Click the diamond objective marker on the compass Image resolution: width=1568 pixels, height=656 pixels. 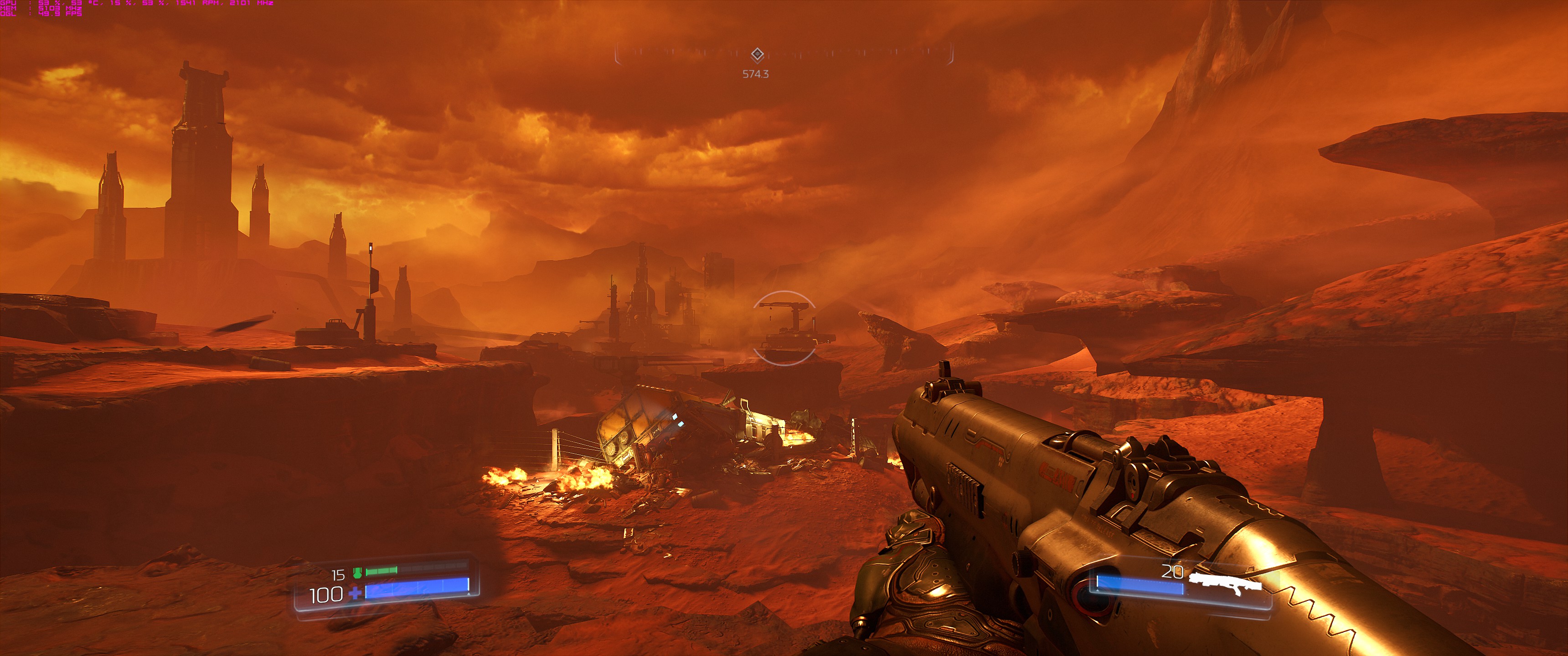pos(757,55)
